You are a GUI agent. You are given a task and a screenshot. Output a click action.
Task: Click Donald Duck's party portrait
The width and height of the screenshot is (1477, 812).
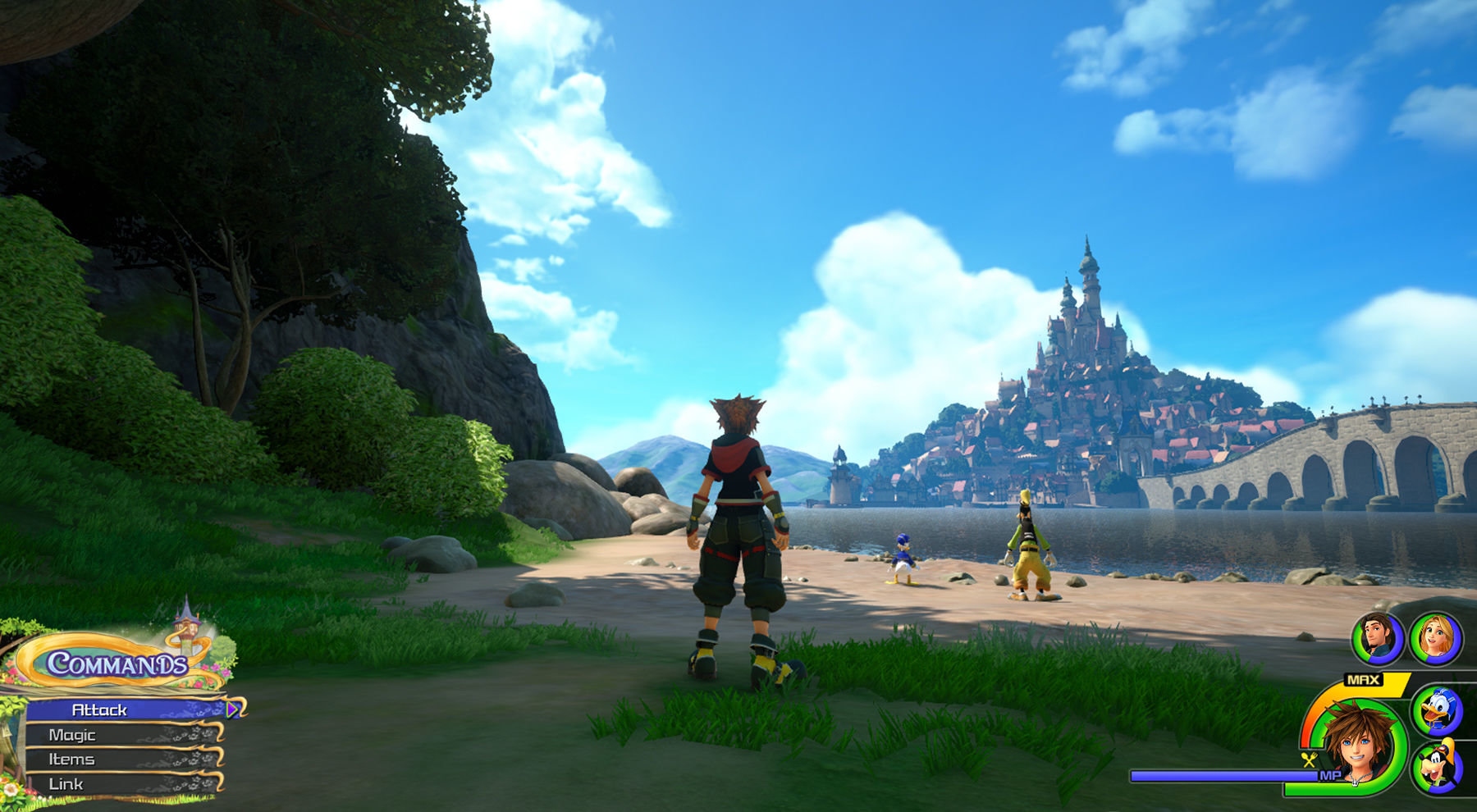point(1437,710)
